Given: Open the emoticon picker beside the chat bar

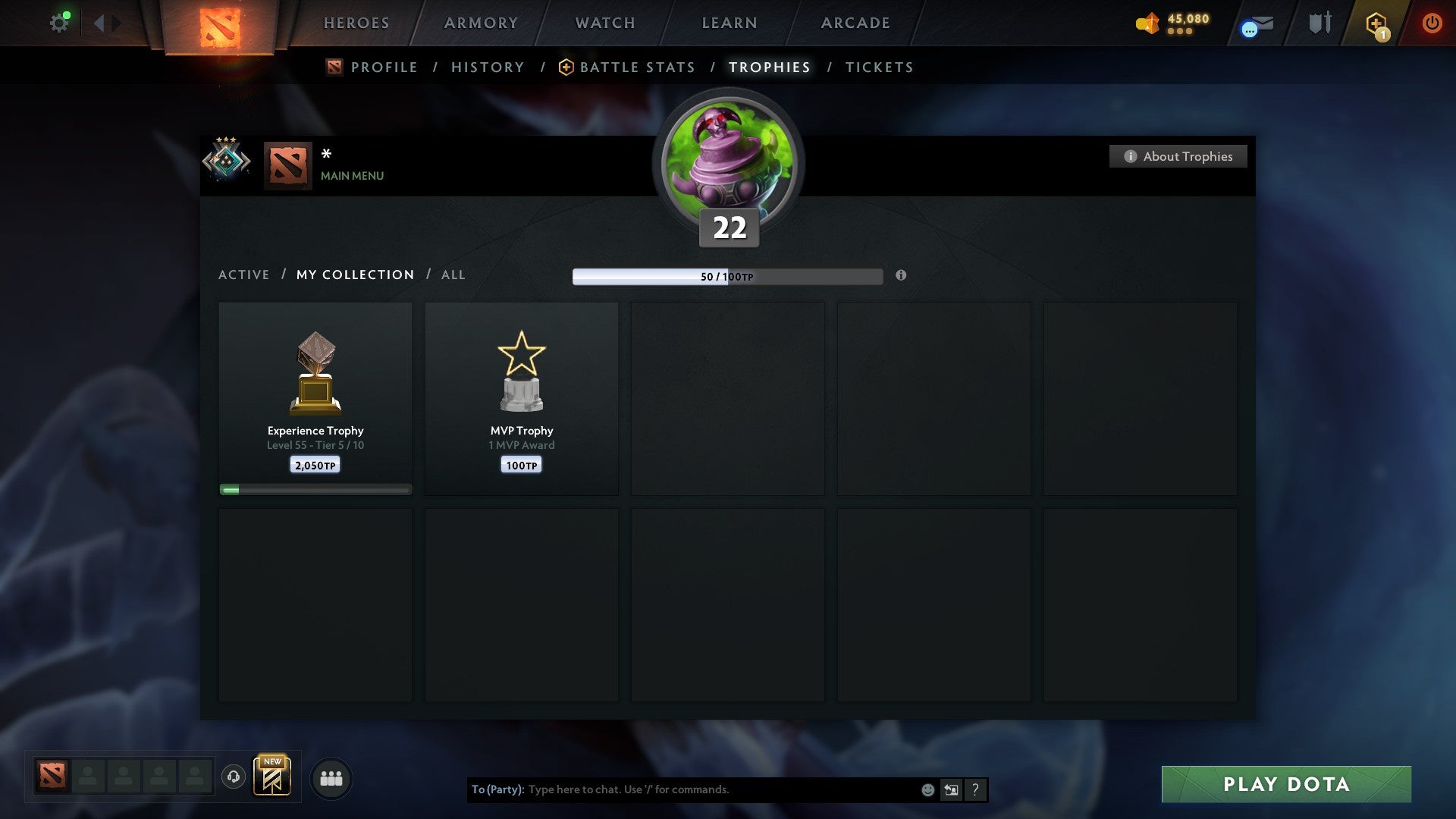Looking at the screenshot, I should click(x=927, y=789).
